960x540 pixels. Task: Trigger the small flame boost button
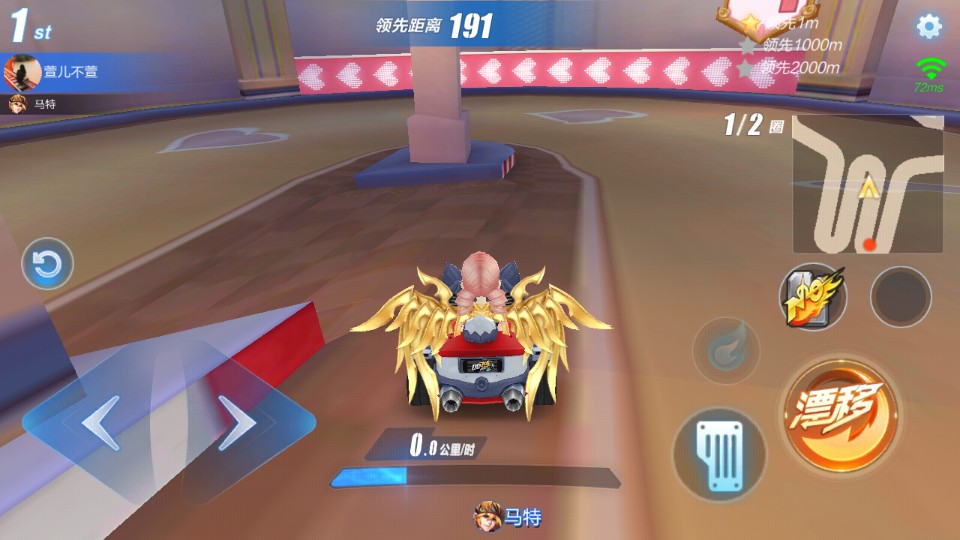point(726,350)
